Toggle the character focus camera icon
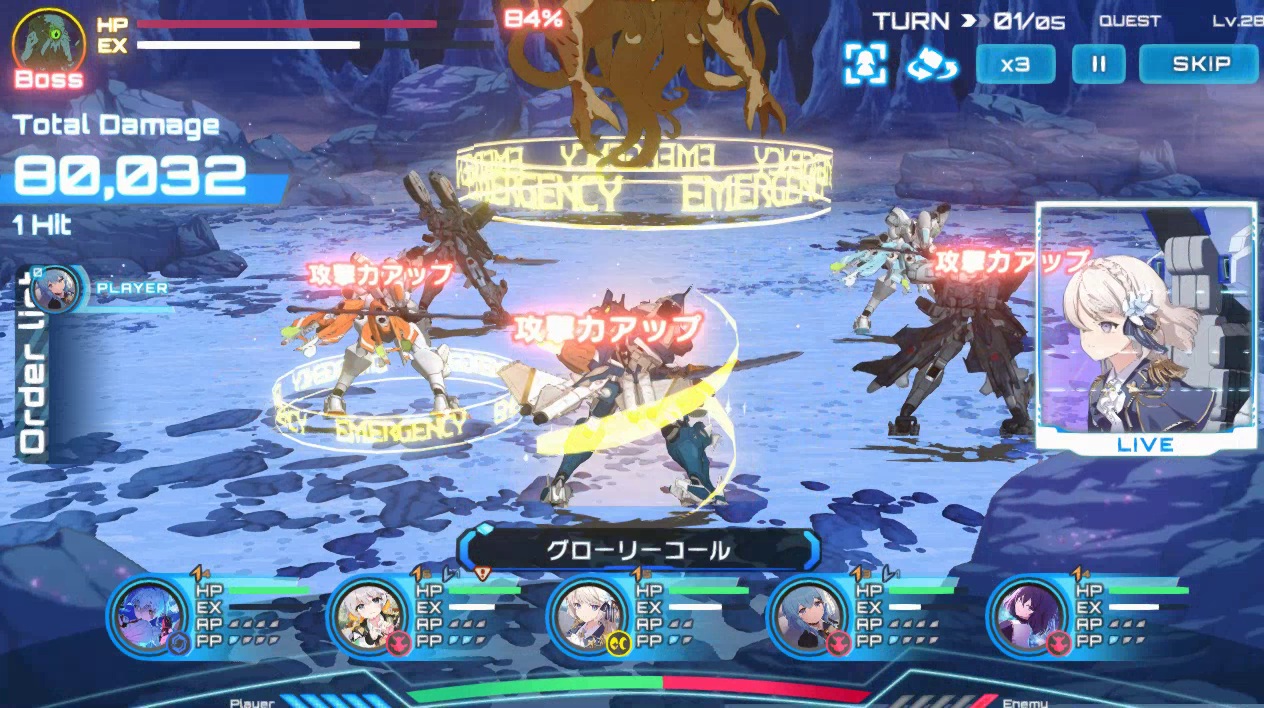This screenshot has height=708, width=1264. [x=865, y=64]
